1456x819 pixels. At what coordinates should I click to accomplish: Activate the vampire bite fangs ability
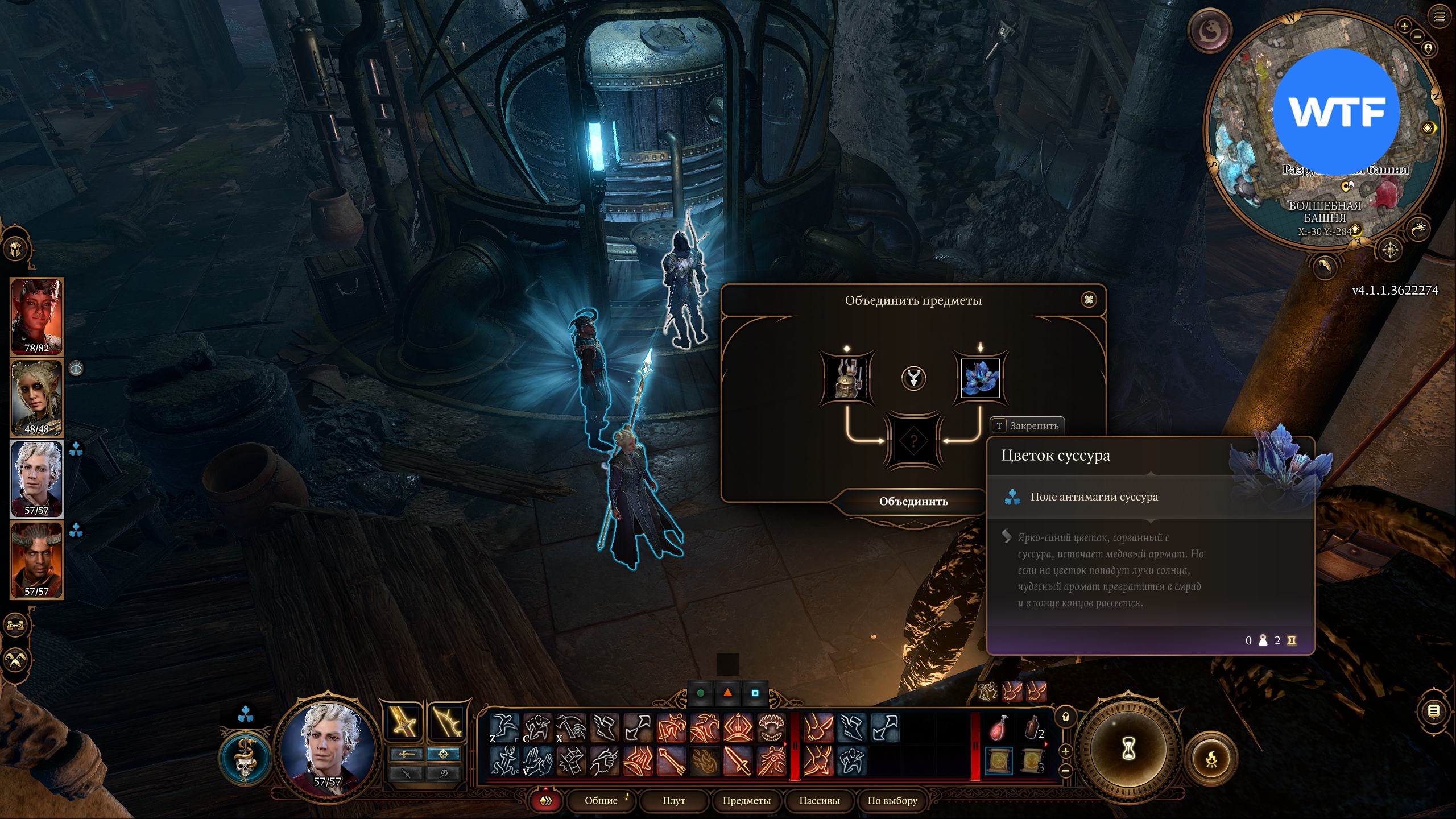(771, 728)
